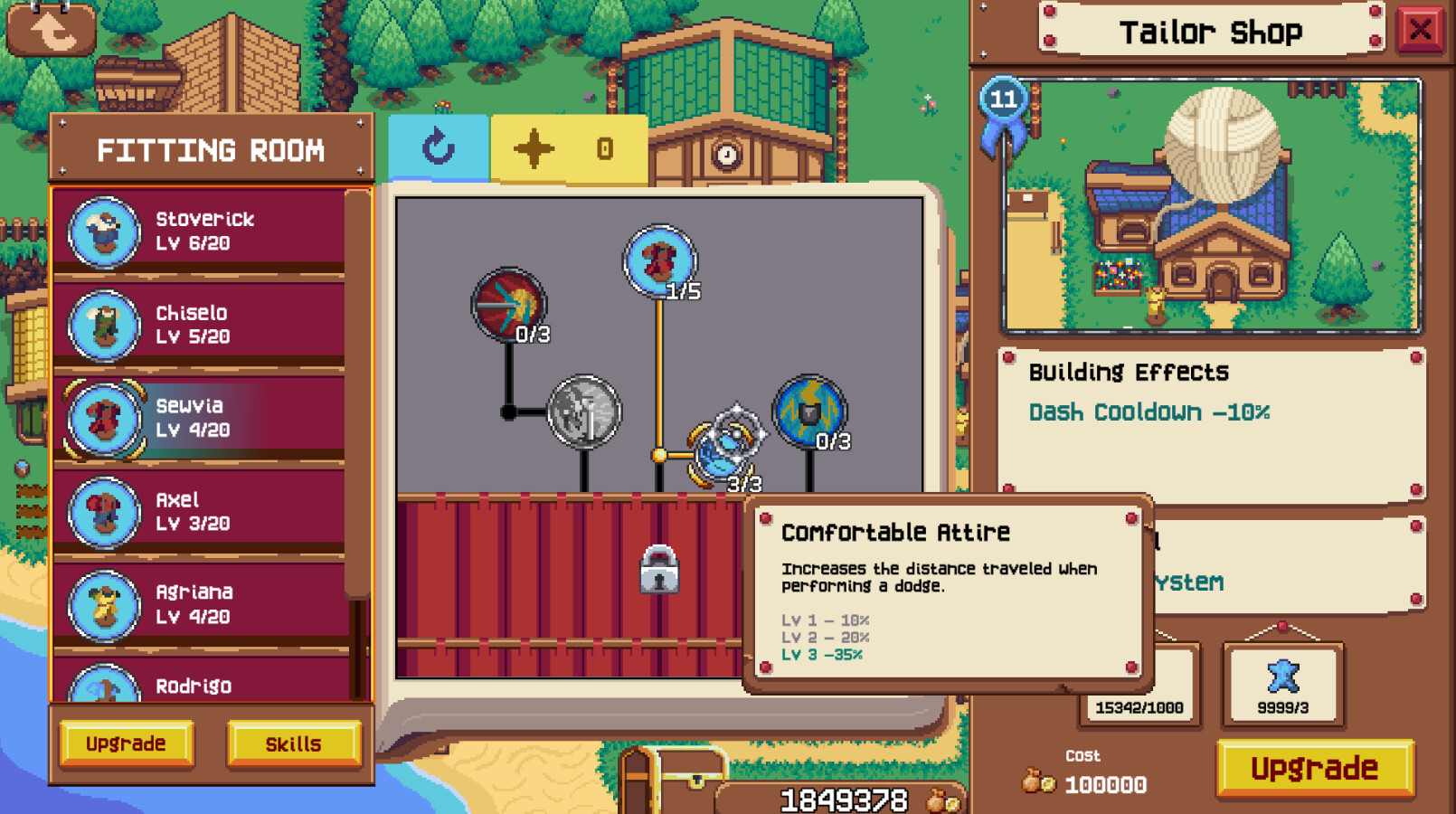Open the Skills tab in the Fitting Room

[294, 743]
